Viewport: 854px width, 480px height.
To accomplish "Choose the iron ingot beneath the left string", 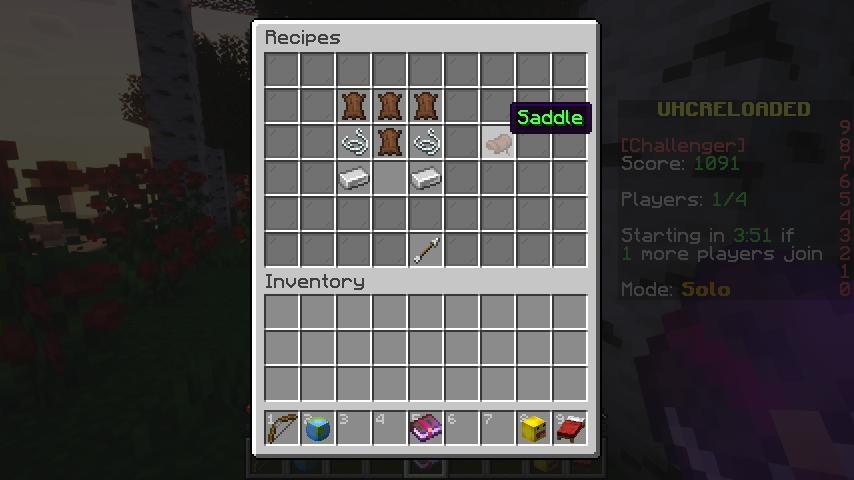I will (x=354, y=179).
